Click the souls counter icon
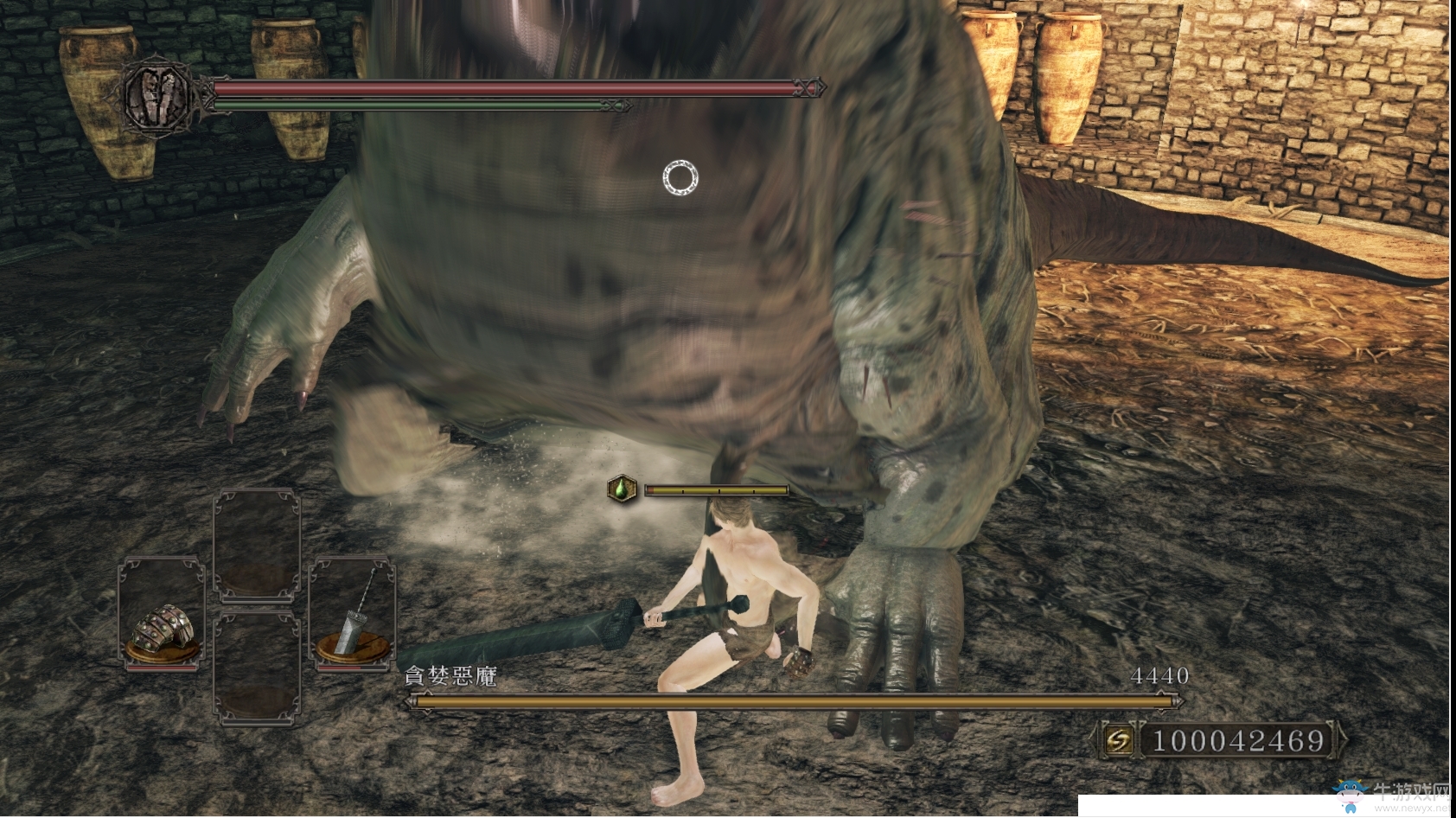 pyautogui.click(x=1118, y=740)
